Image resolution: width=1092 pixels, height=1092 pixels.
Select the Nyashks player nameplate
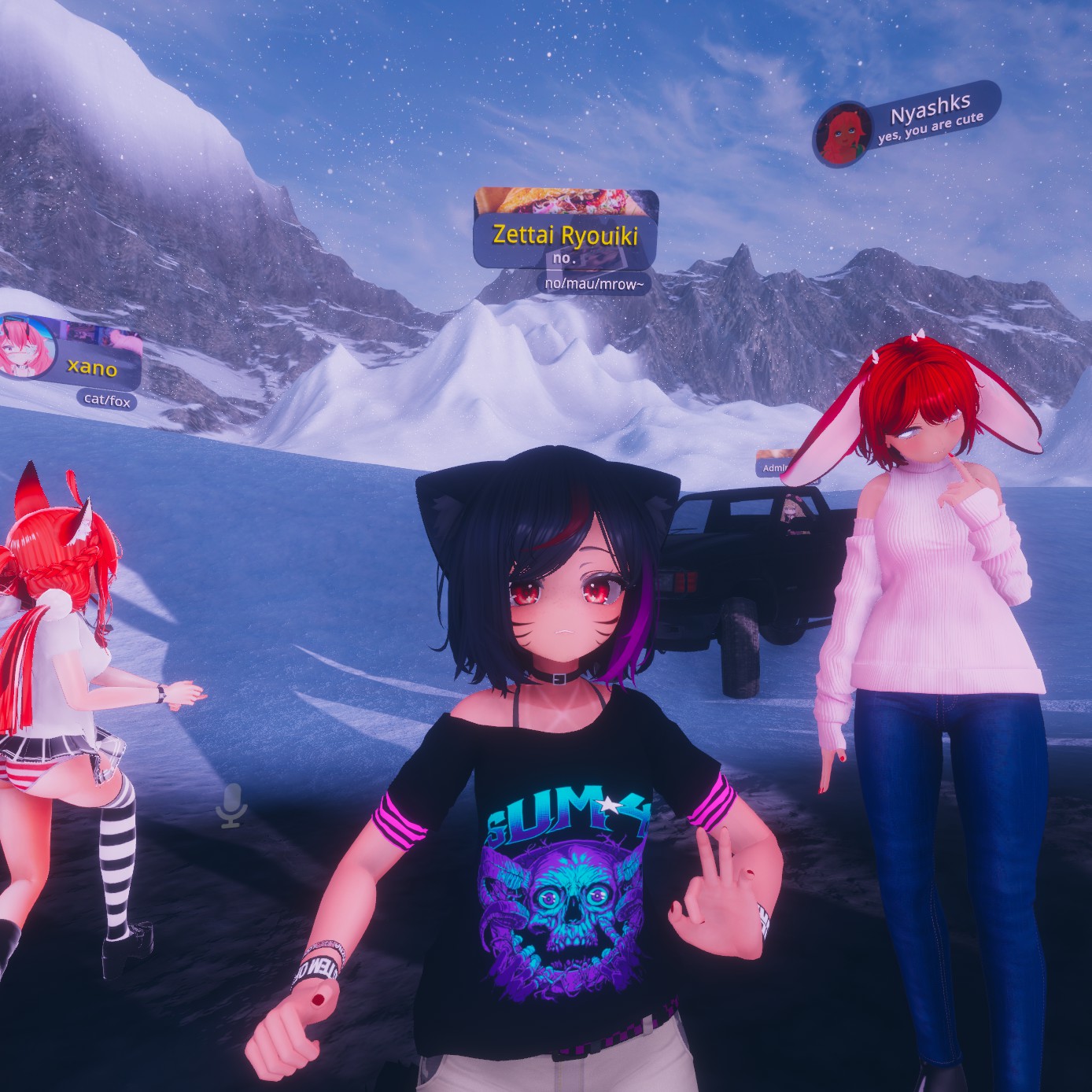(x=930, y=116)
